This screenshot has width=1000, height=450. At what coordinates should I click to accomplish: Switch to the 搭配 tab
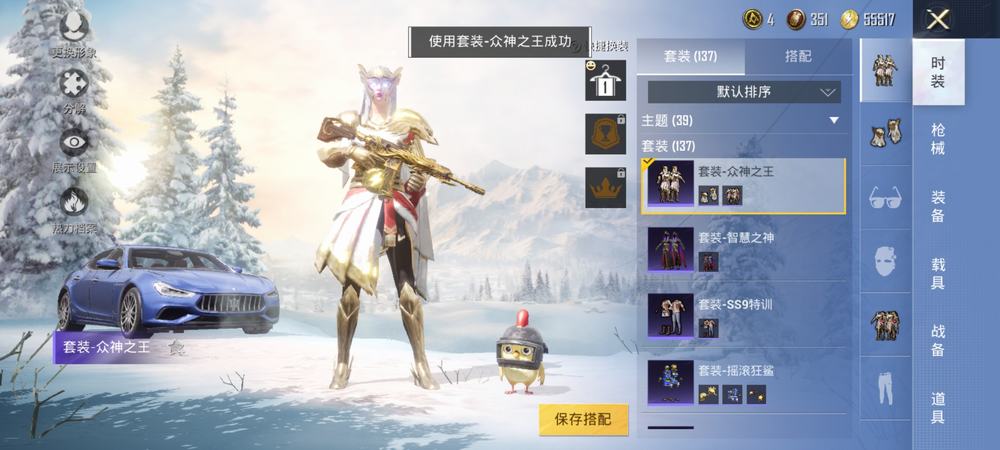click(x=798, y=56)
